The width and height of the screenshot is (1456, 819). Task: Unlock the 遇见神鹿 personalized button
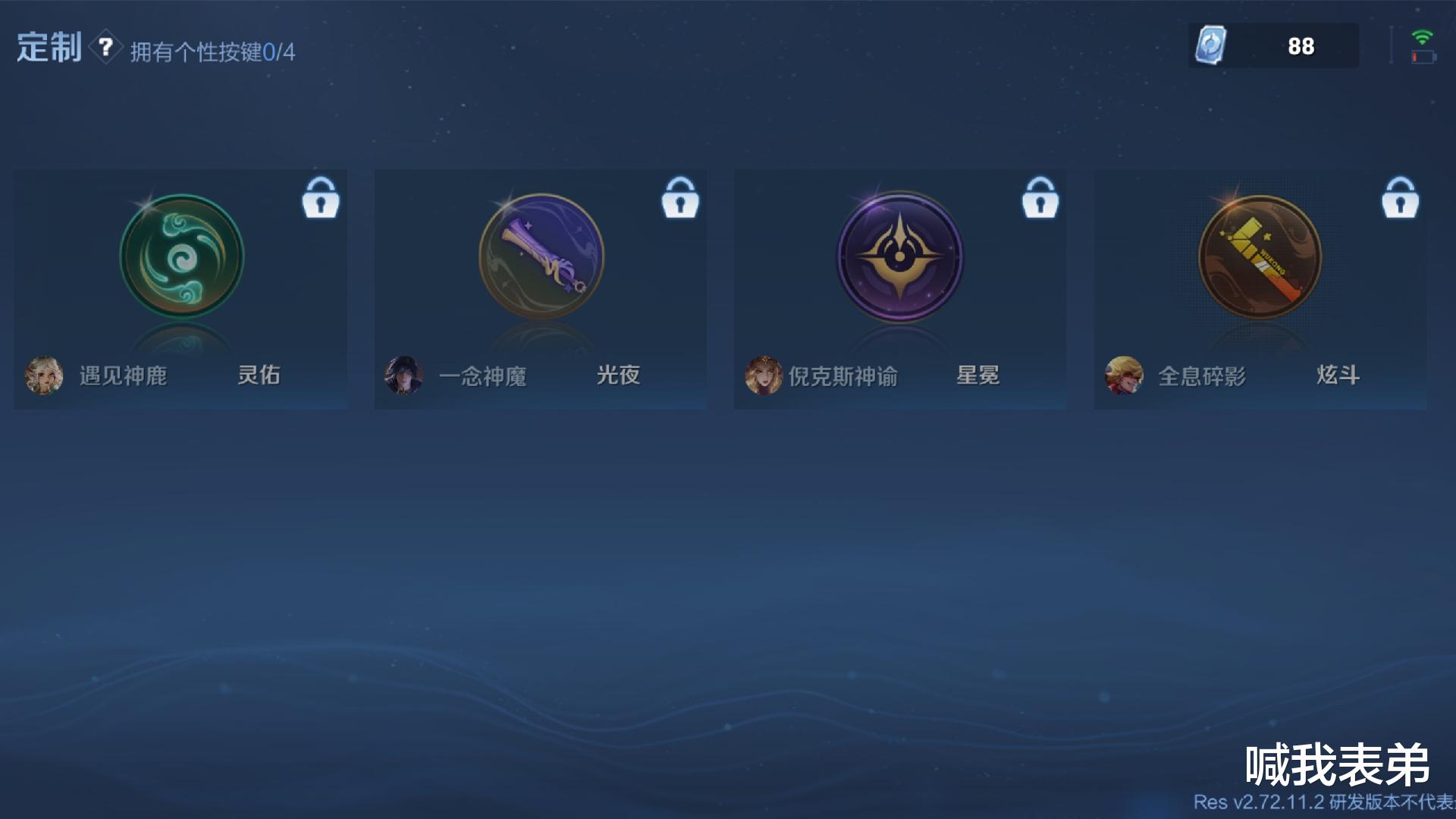click(x=321, y=199)
